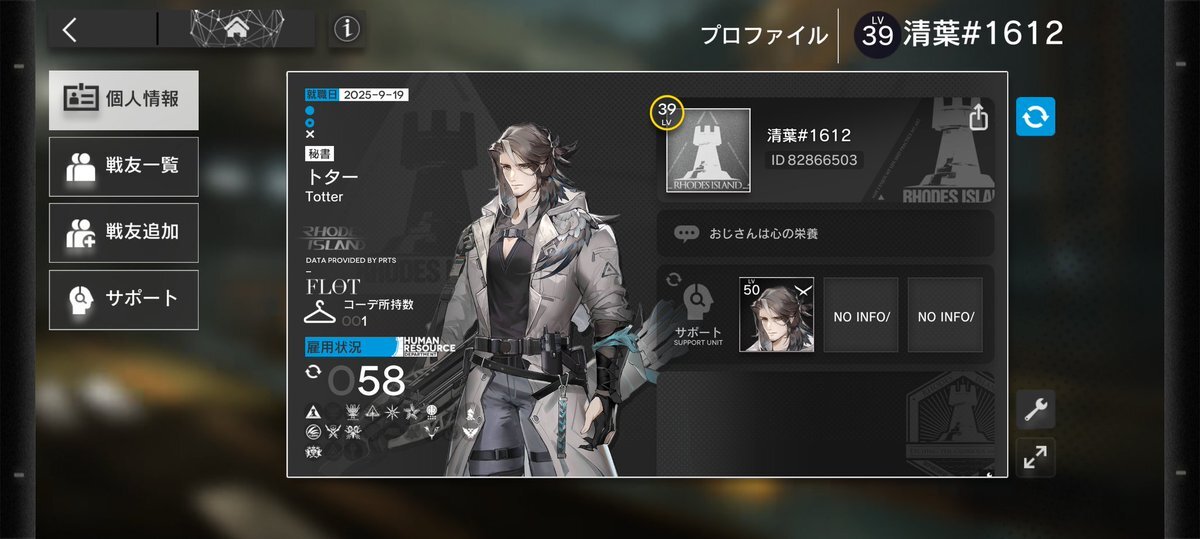Select the Rhodes Island profile avatar
The width and height of the screenshot is (1200, 539).
click(x=708, y=151)
